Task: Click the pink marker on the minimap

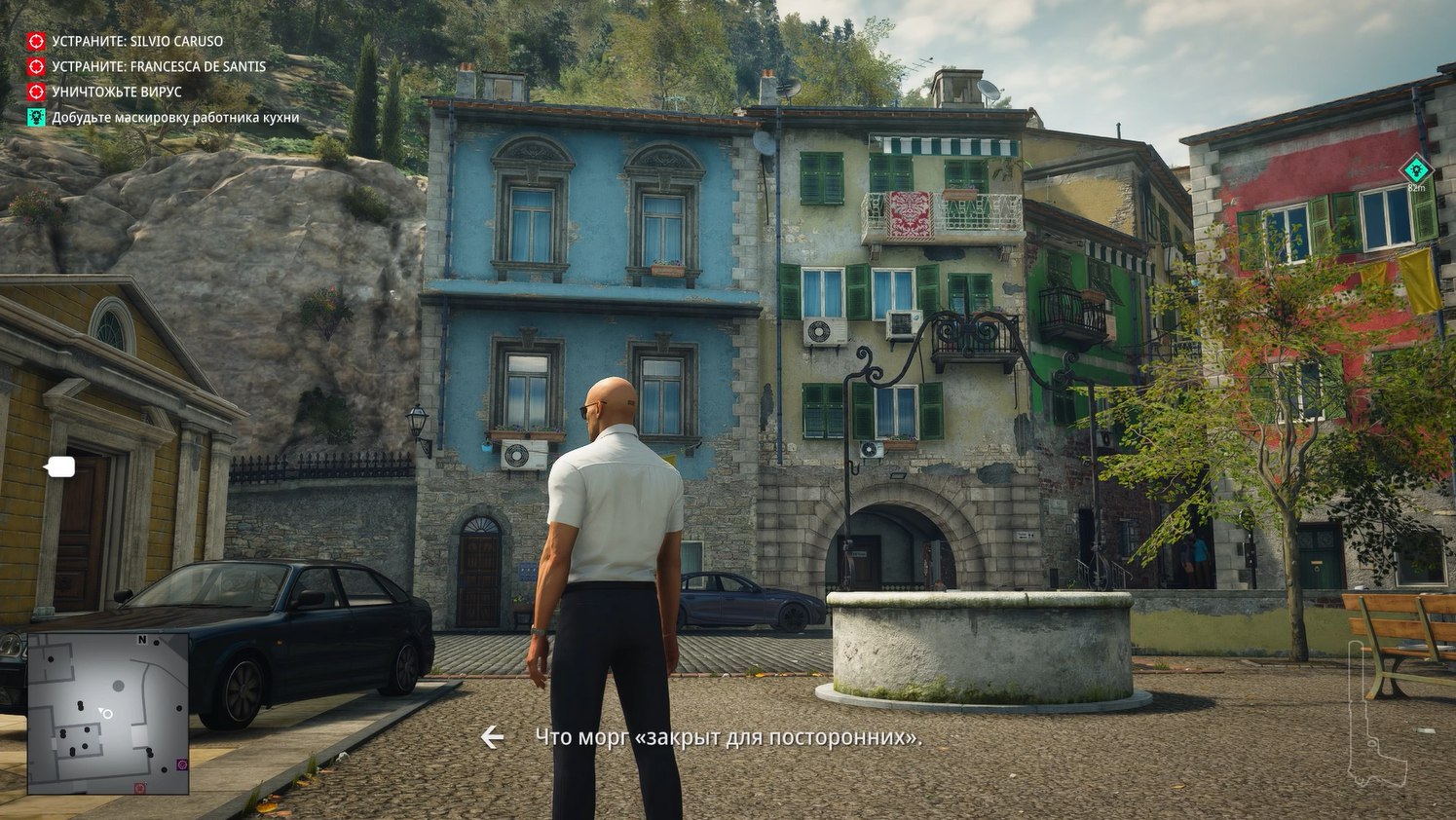Action: [x=182, y=764]
